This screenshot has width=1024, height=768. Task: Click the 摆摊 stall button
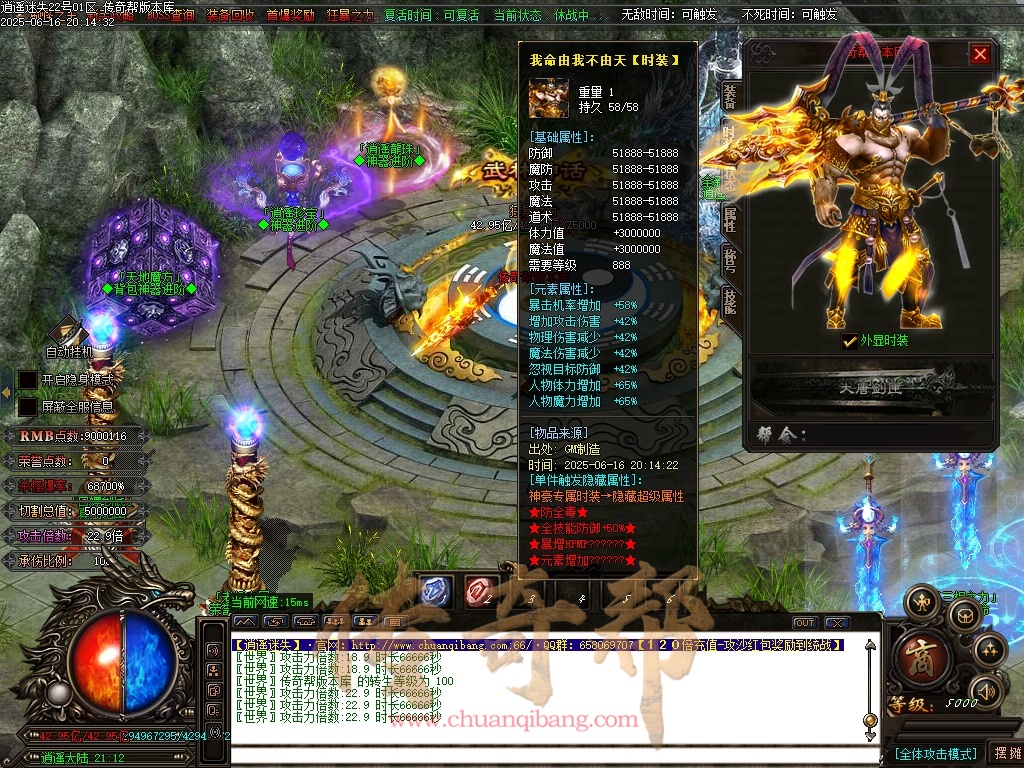[x=1005, y=753]
